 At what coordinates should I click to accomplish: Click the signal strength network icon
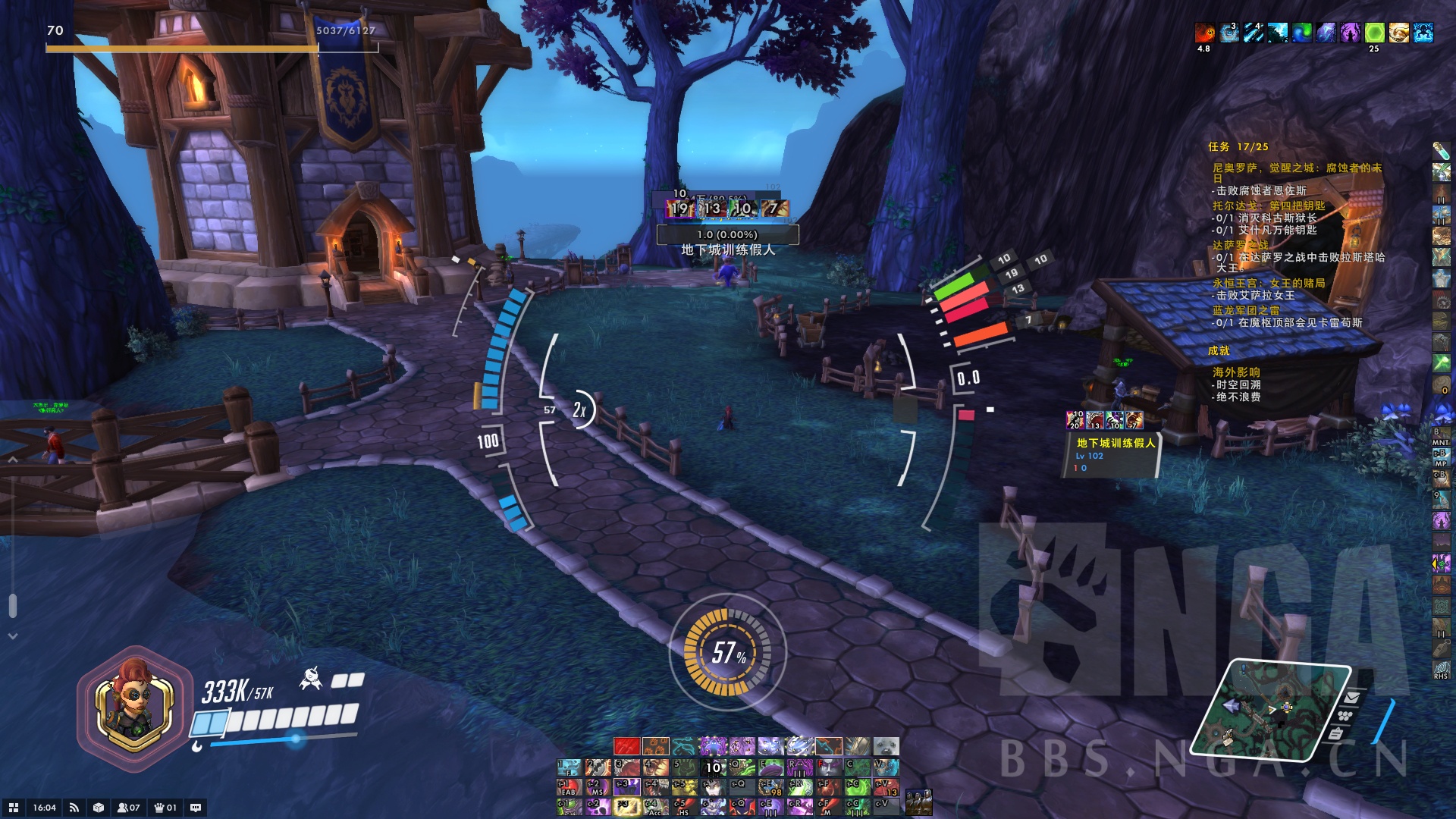coord(74,808)
